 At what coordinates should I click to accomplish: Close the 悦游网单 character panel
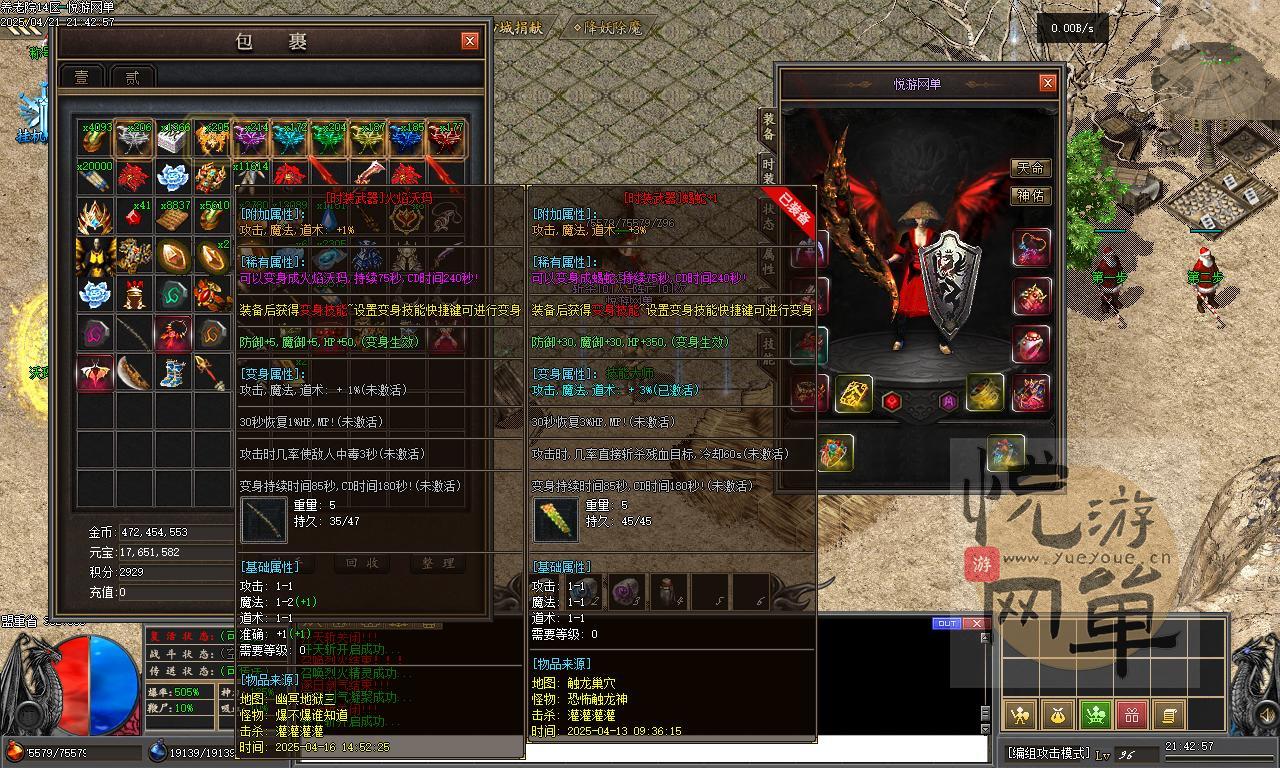click(x=1047, y=83)
